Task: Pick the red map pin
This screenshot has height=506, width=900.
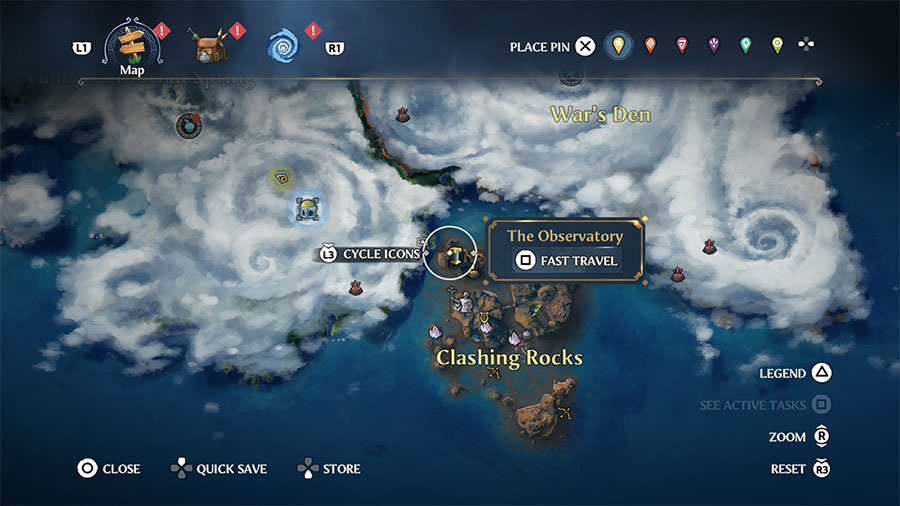Action: 682,45
